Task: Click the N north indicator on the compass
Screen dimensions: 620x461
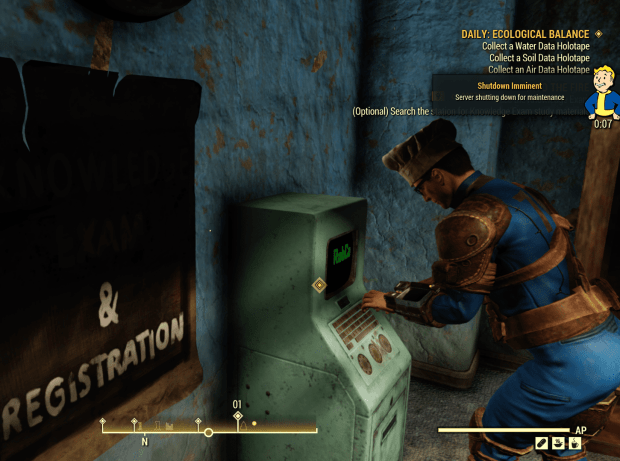Action: tap(144, 440)
